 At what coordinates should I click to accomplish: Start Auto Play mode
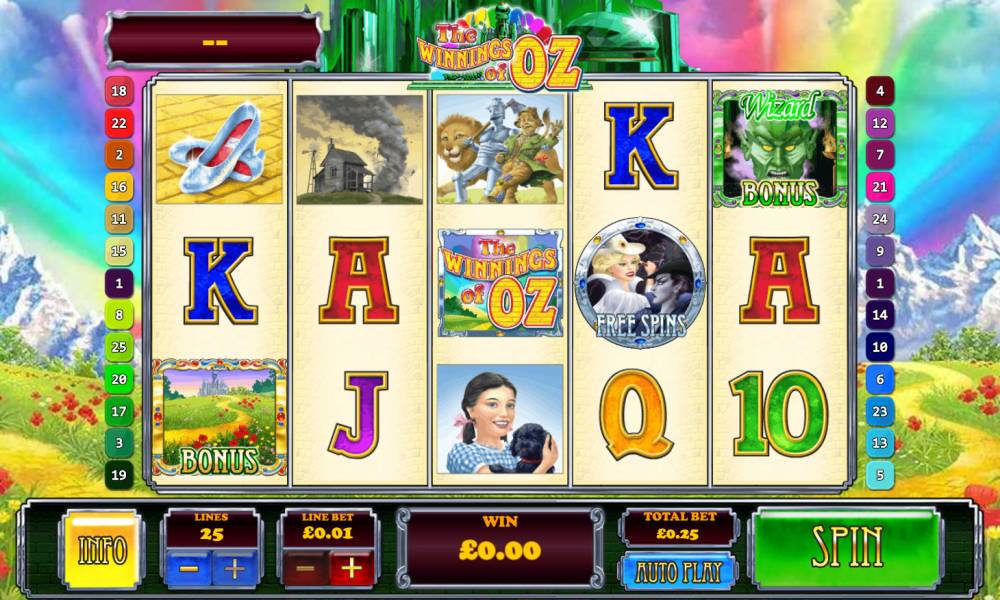point(679,572)
